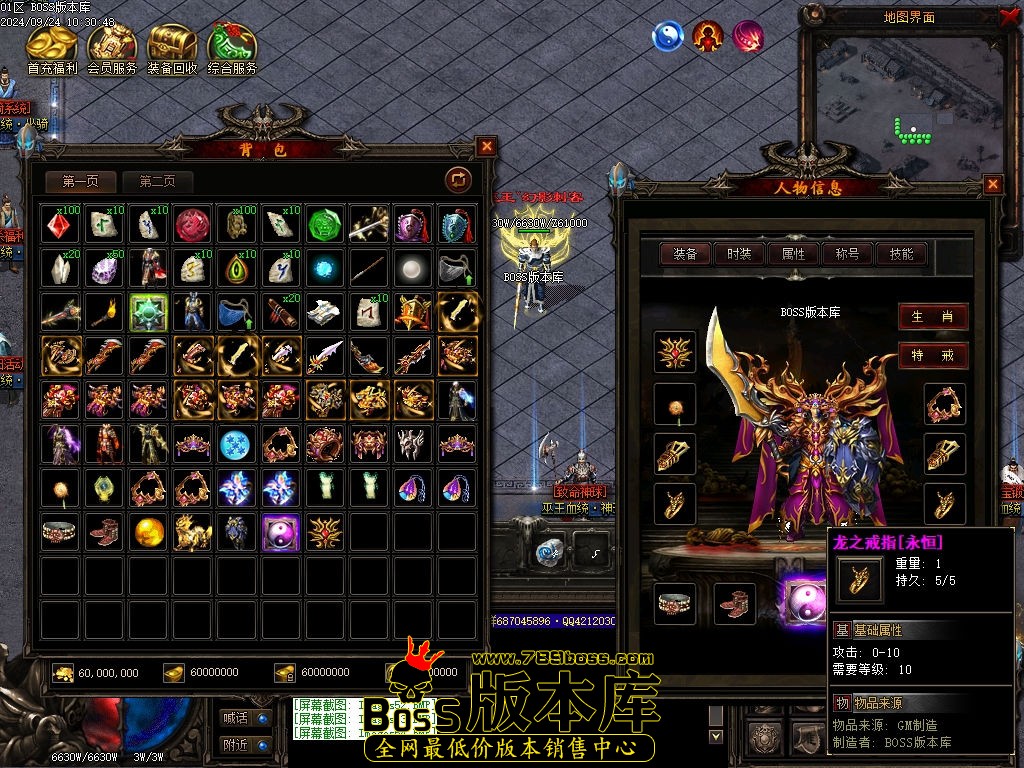Select the 装备 equipment tab

686,254
